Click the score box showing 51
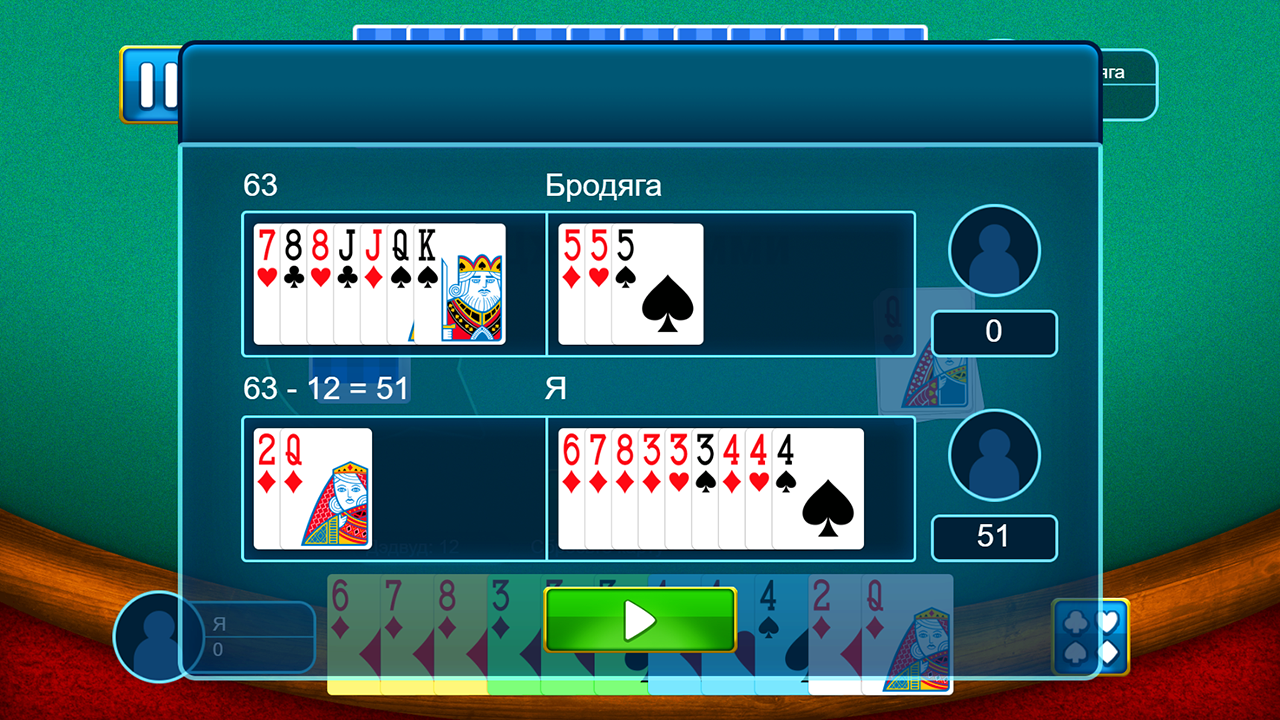1280x720 pixels. point(994,537)
